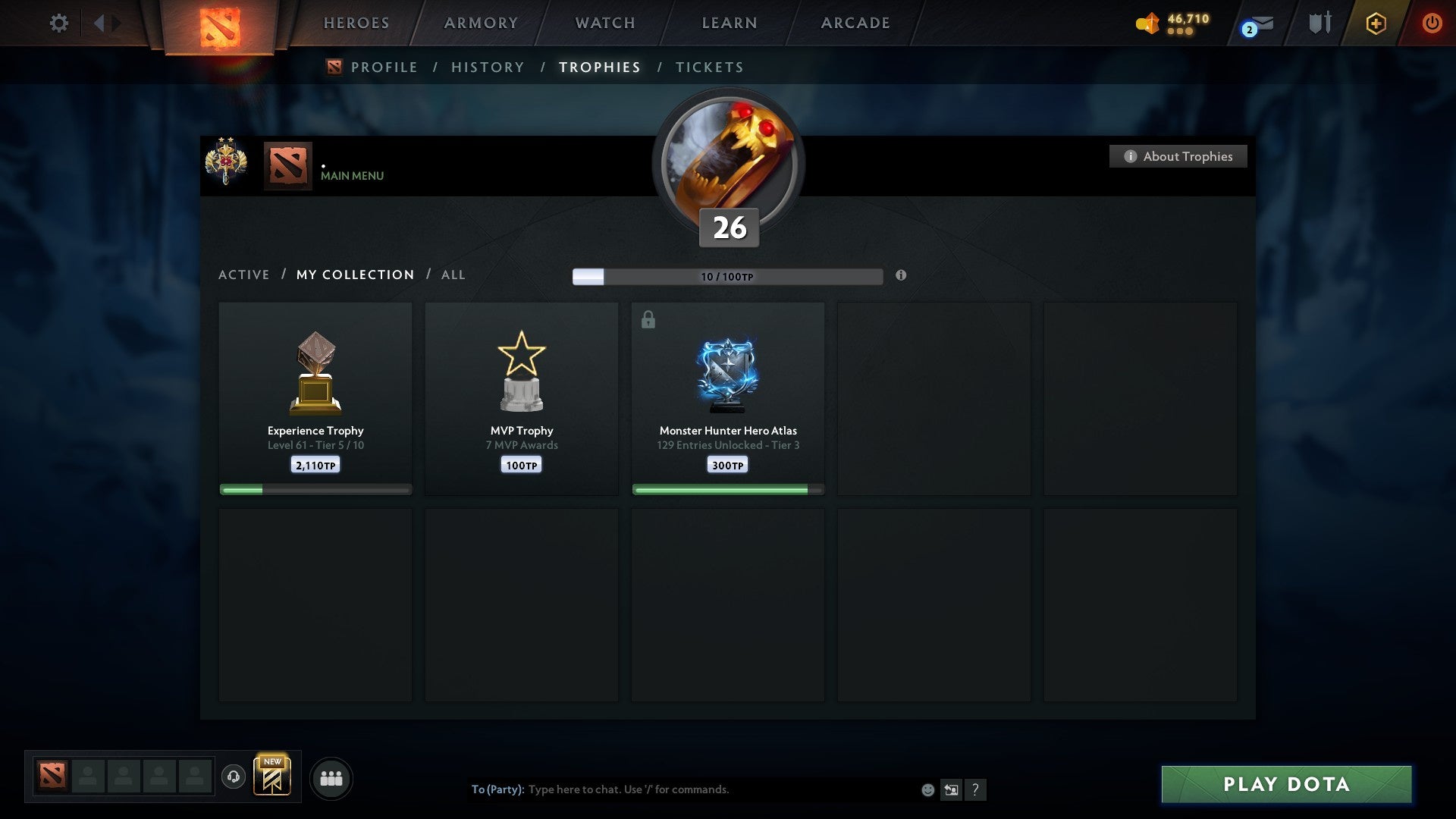This screenshot has width=1456, height=819.
Task: Open the new Battle Pass icon
Action: (273, 775)
